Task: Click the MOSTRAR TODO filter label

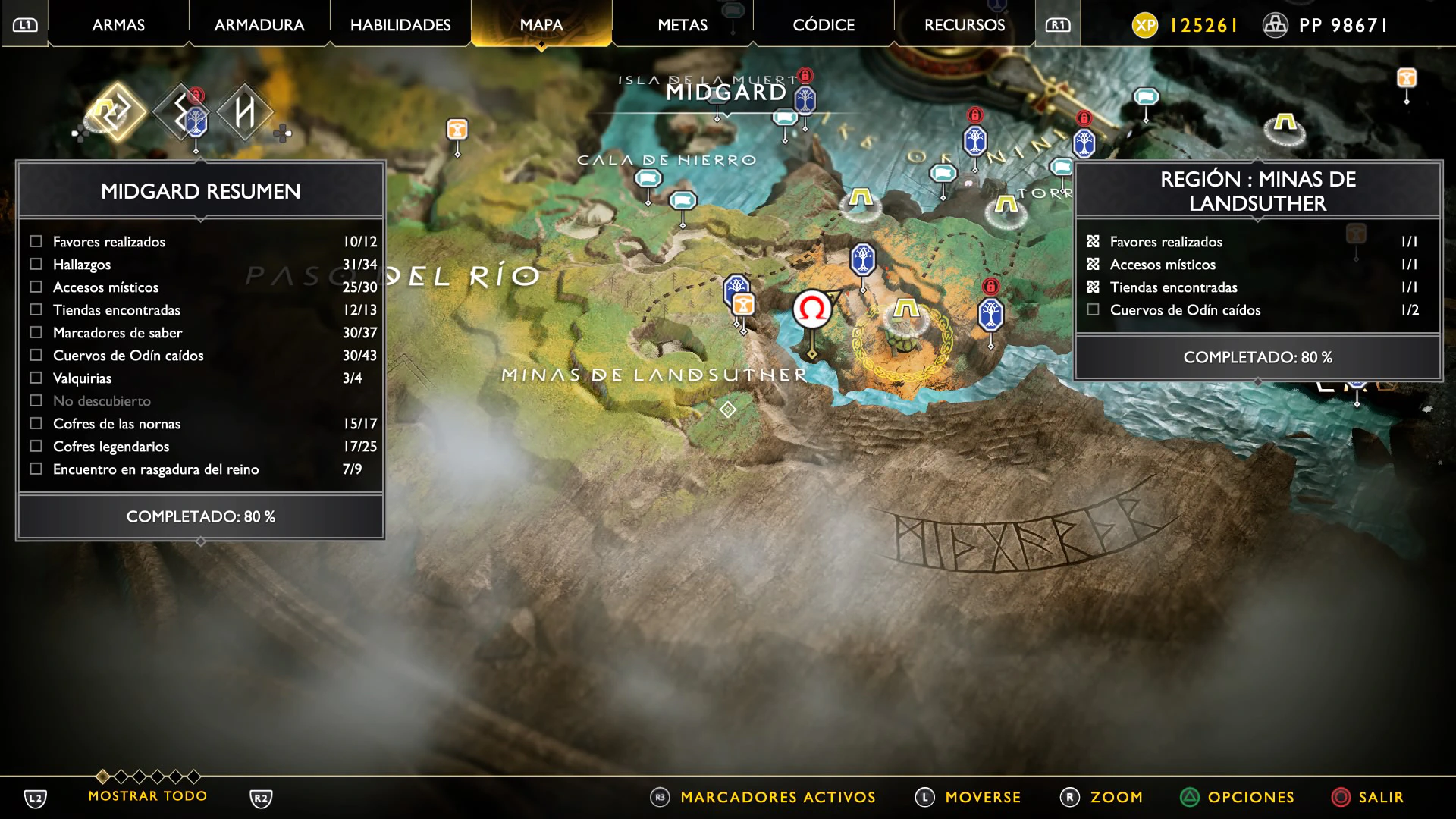Action: click(x=148, y=796)
